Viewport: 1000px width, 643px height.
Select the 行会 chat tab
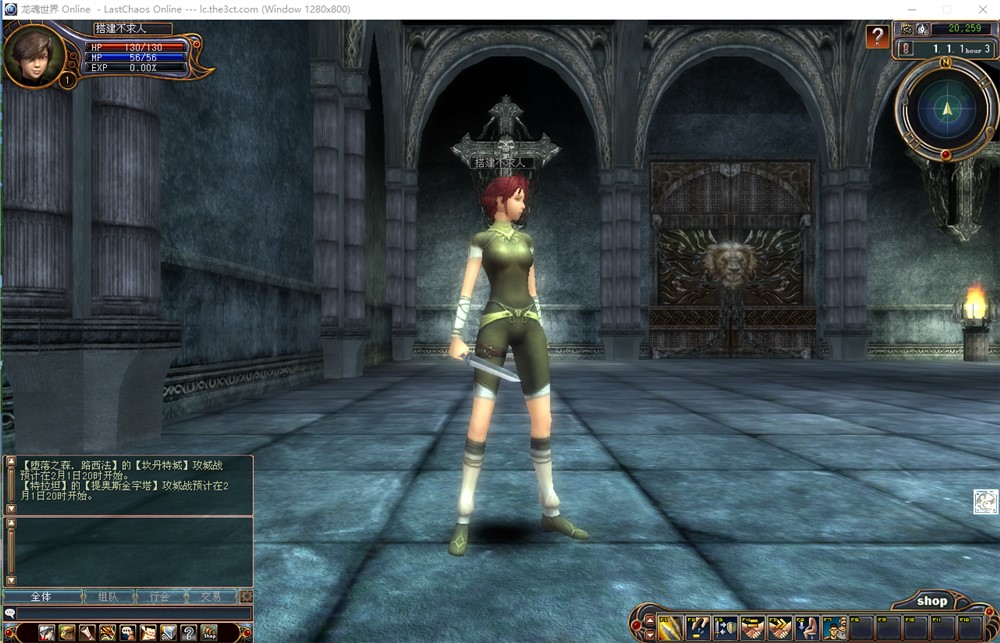[x=159, y=597]
